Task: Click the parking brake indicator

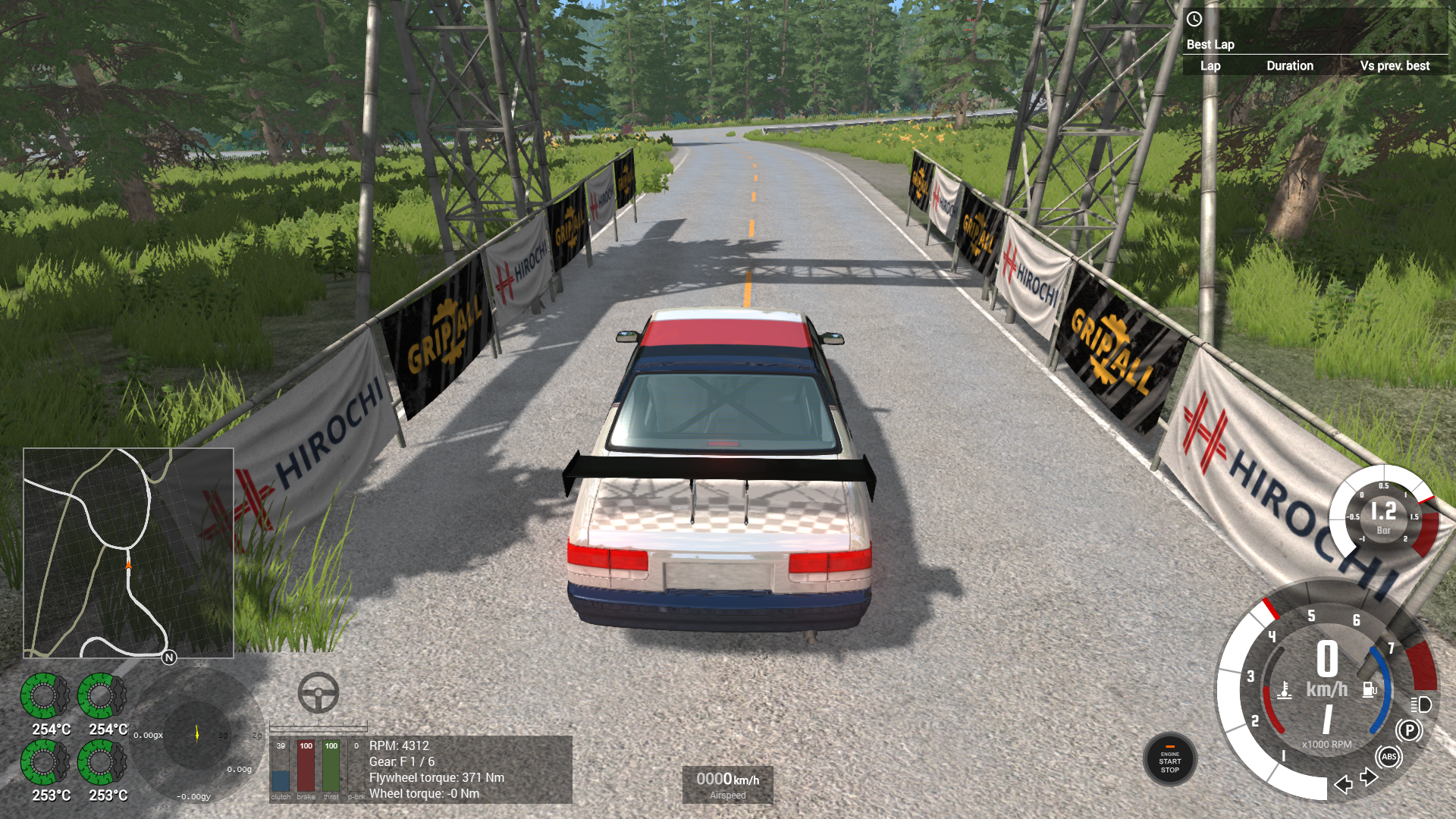Action: (x=1409, y=730)
